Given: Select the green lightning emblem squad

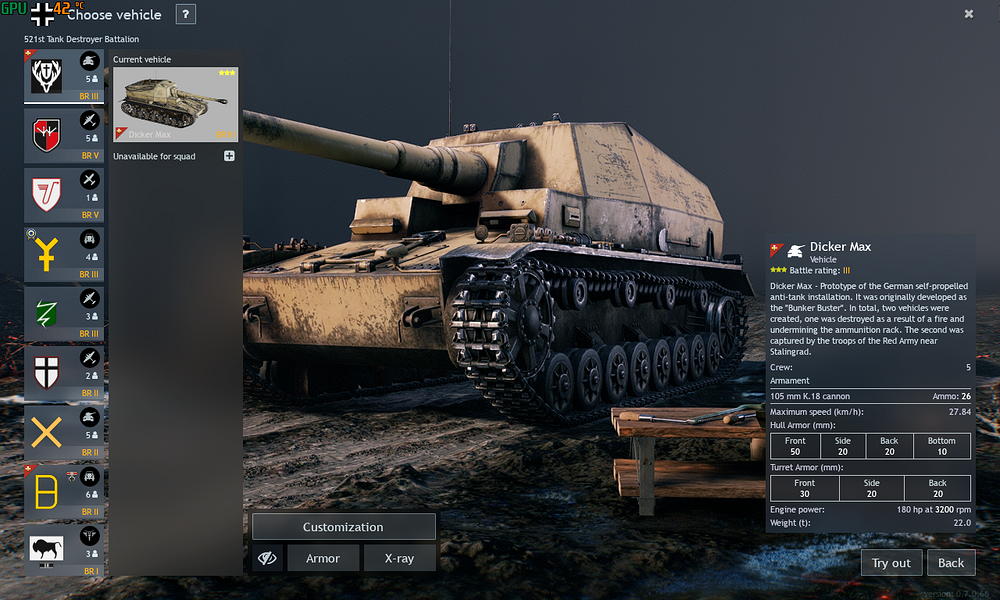Looking at the screenshot, I should pos(64,313).
